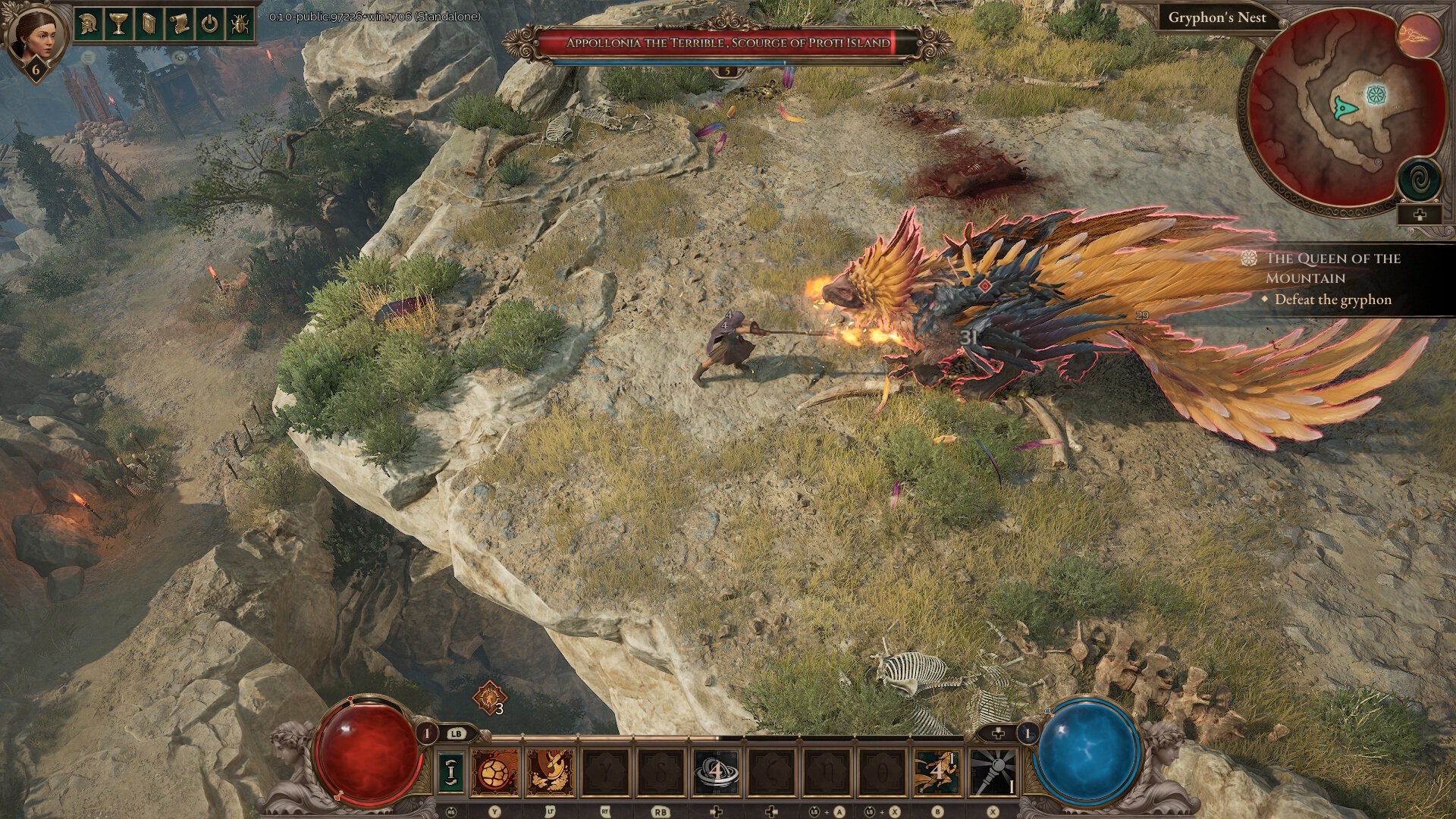Open the scroll journal icon
This screenshot has height=819, width=1456.
(x=179, y=24)
